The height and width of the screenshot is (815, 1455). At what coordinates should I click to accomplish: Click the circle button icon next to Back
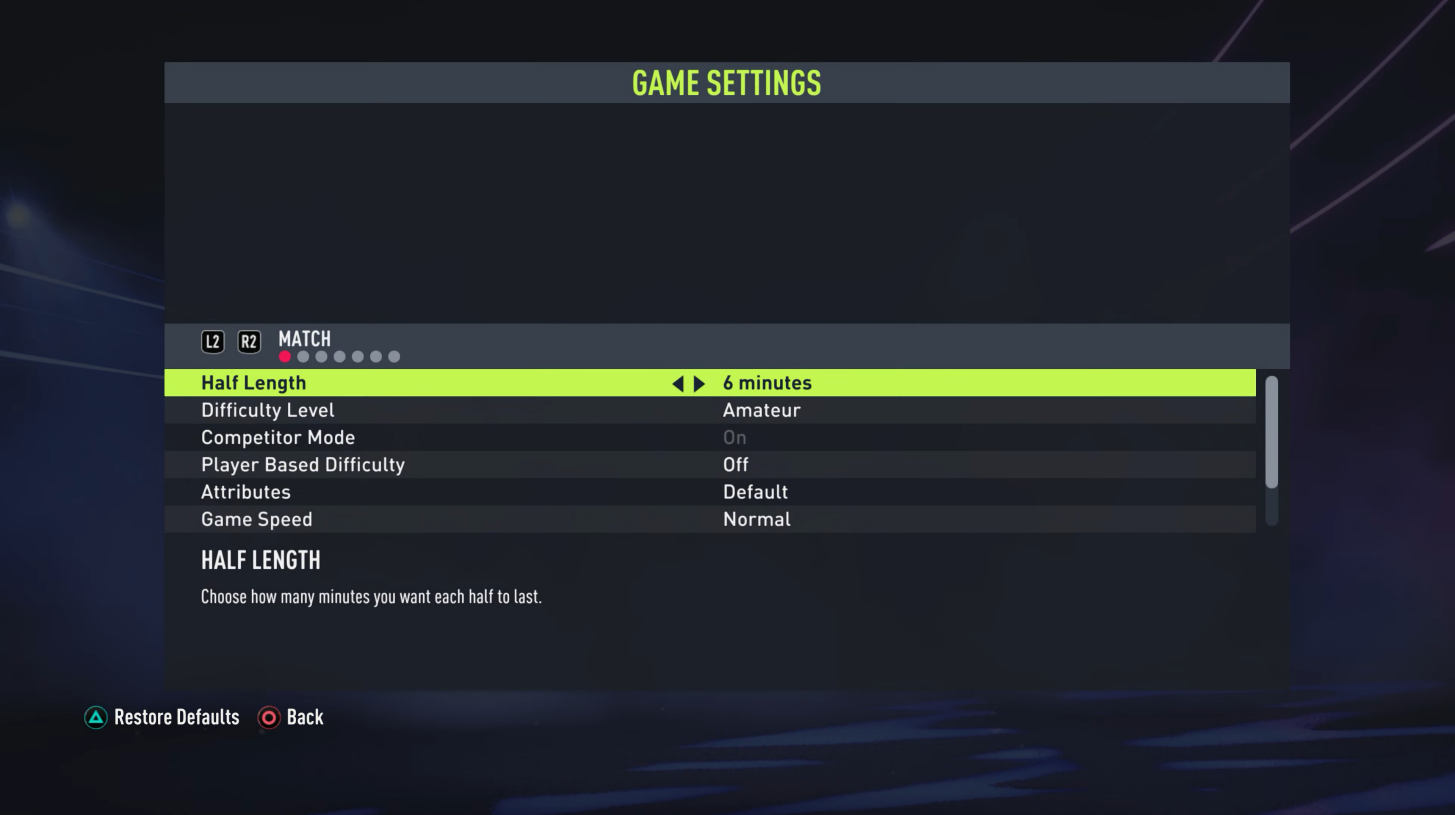pyautogui.click(x=268, y=717)
